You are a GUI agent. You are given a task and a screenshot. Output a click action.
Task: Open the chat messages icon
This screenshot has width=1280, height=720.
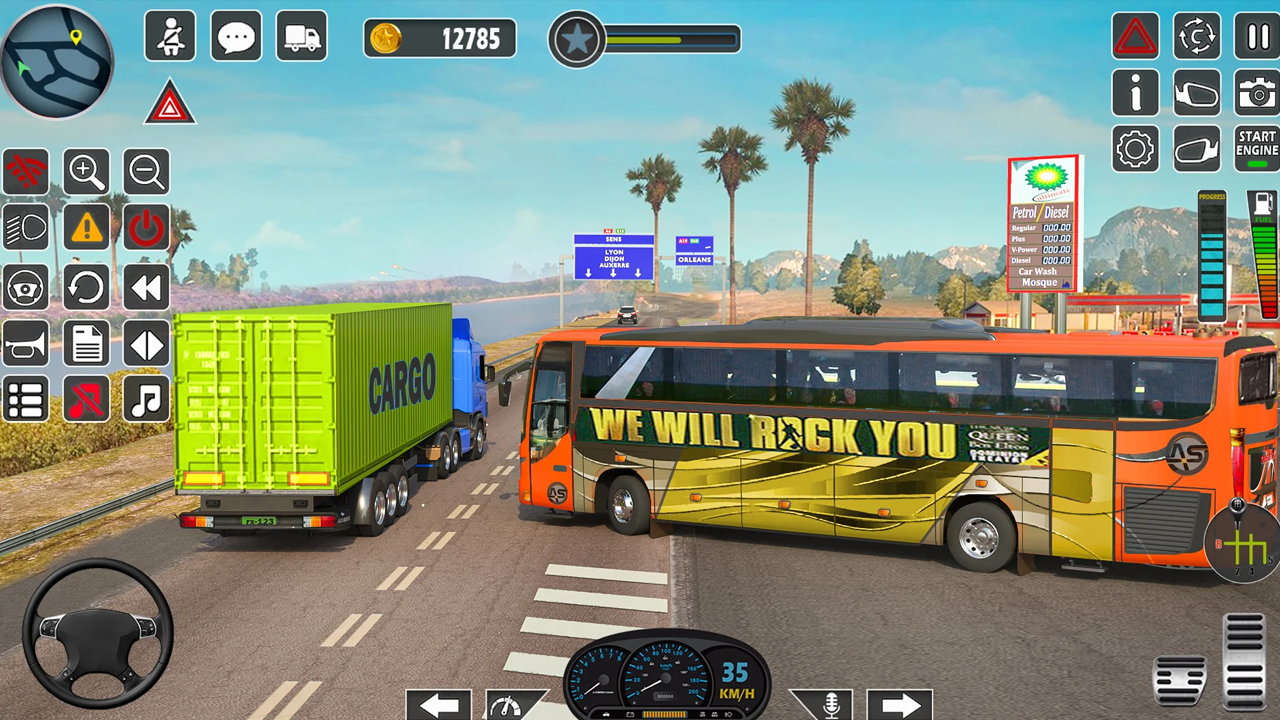click(x=235, y=35)
